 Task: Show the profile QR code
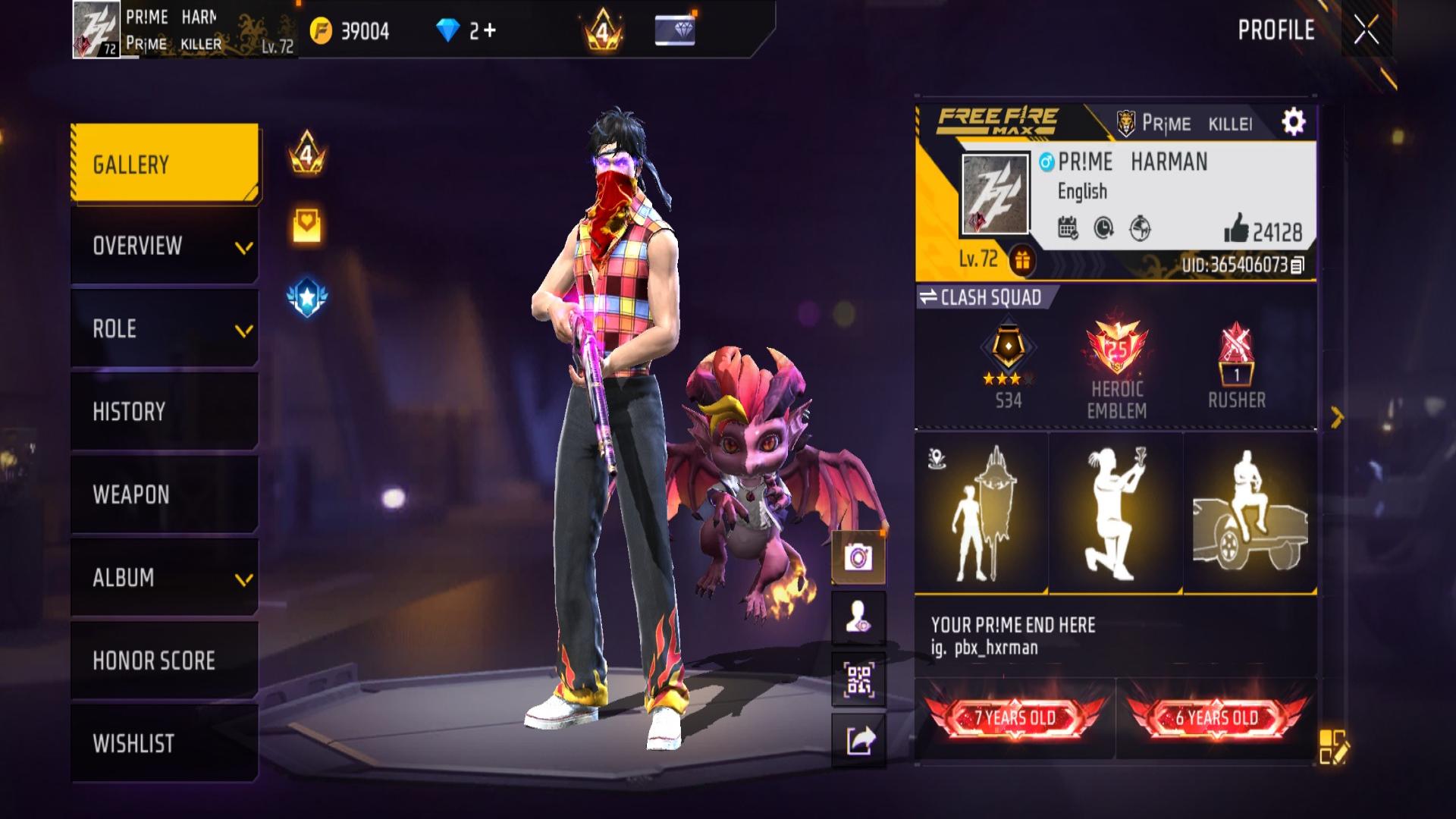point(858,680)
